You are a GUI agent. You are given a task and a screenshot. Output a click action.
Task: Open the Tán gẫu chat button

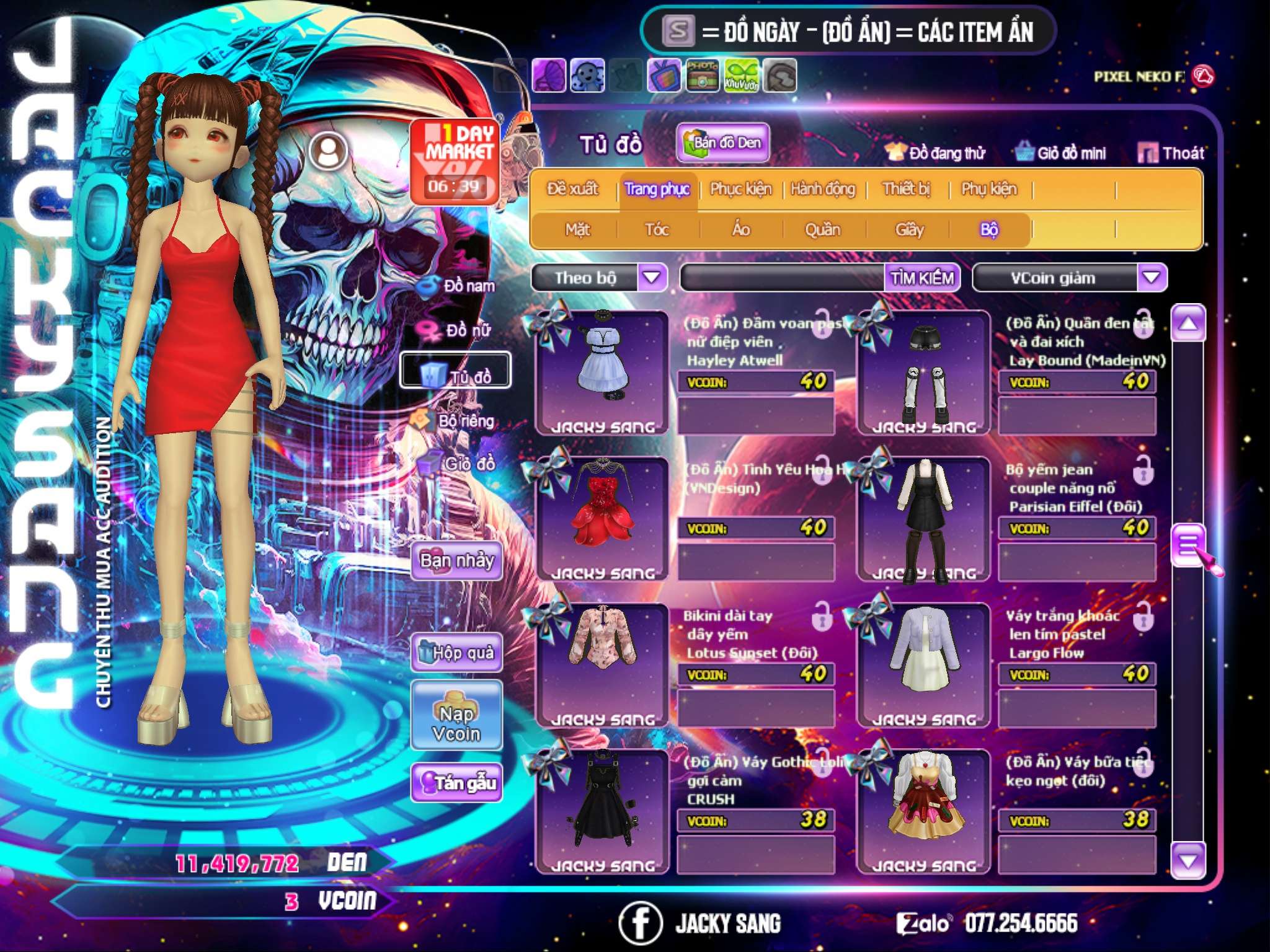457,782
